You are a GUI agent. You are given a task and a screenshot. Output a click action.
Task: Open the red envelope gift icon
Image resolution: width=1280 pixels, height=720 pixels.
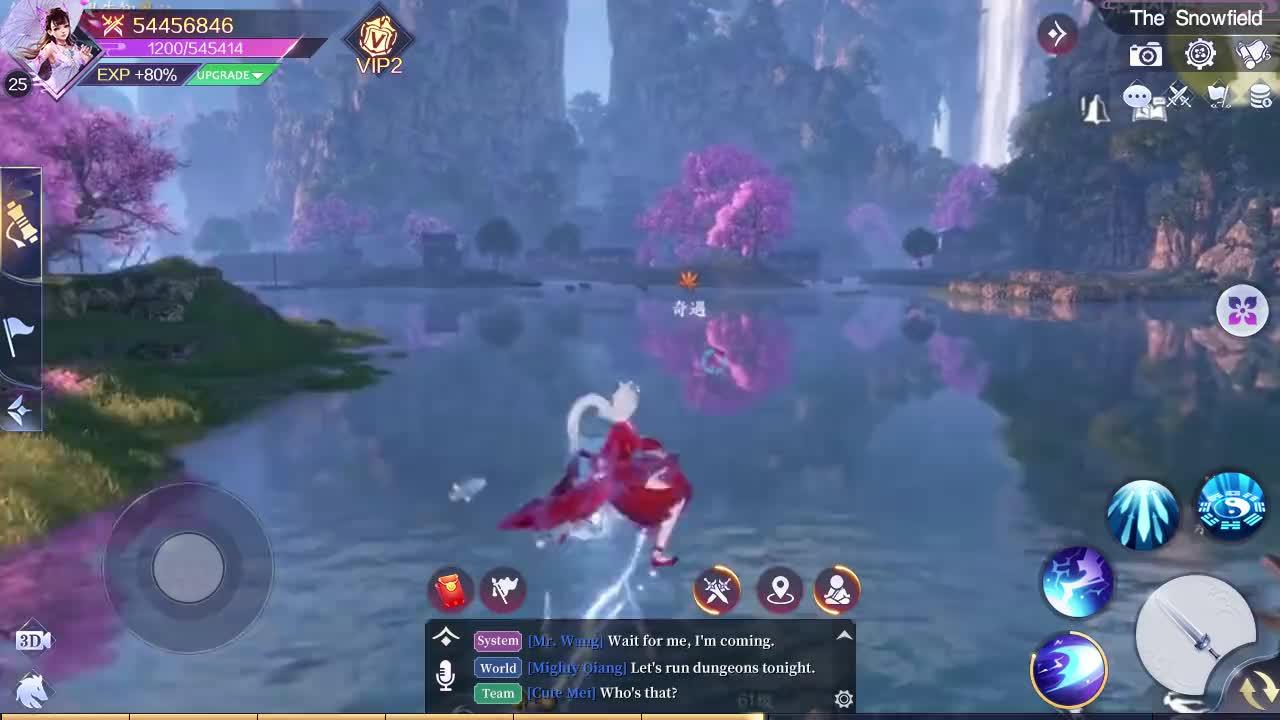coord(448,590)
